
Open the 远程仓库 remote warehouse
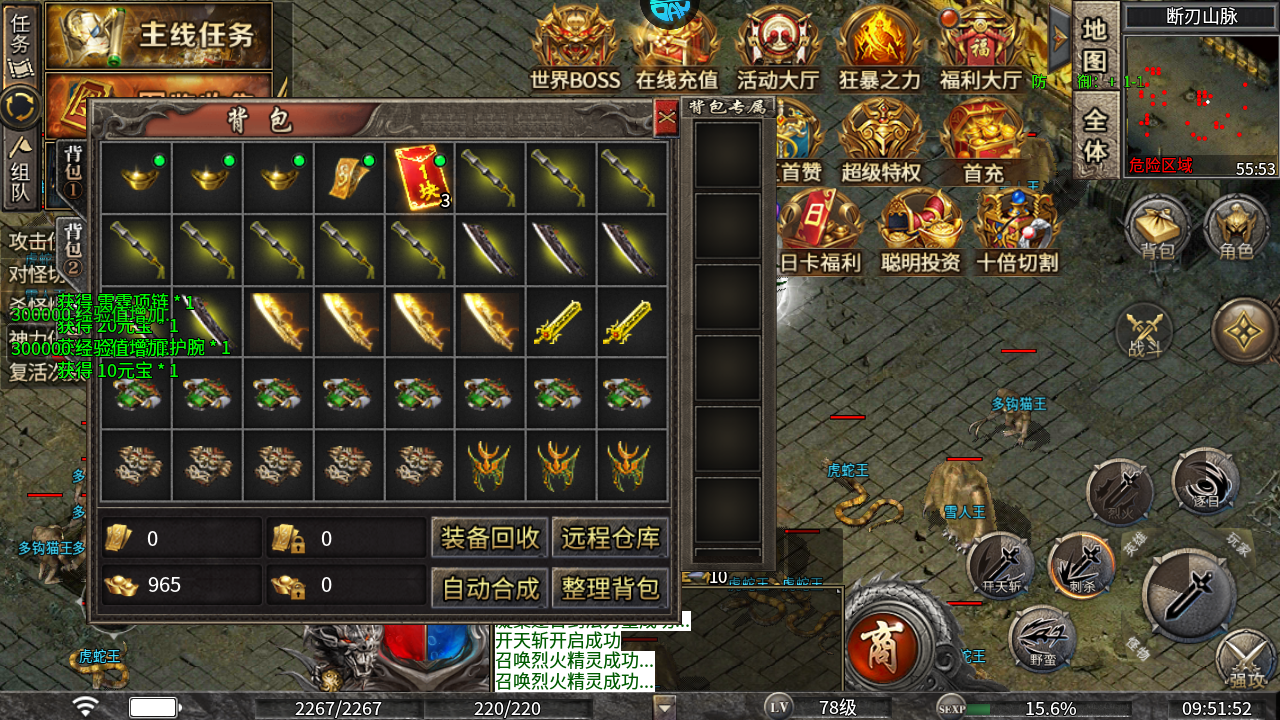click(610, 538)
